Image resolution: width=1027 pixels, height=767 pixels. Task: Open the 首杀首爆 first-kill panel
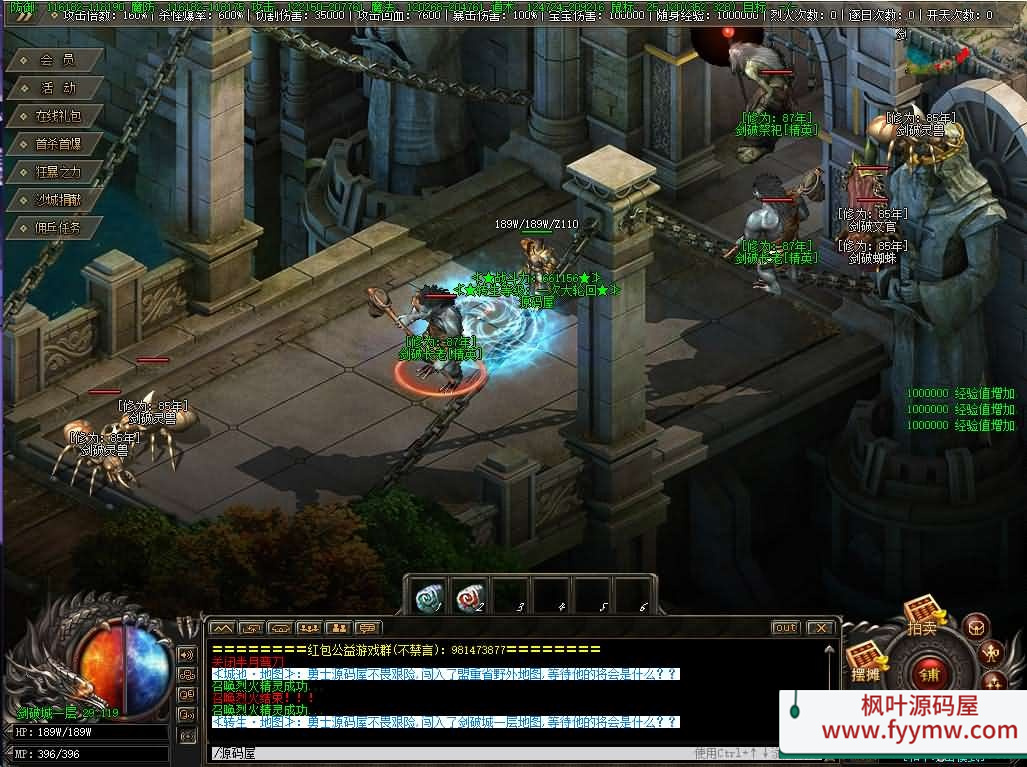tap(56, 144)
